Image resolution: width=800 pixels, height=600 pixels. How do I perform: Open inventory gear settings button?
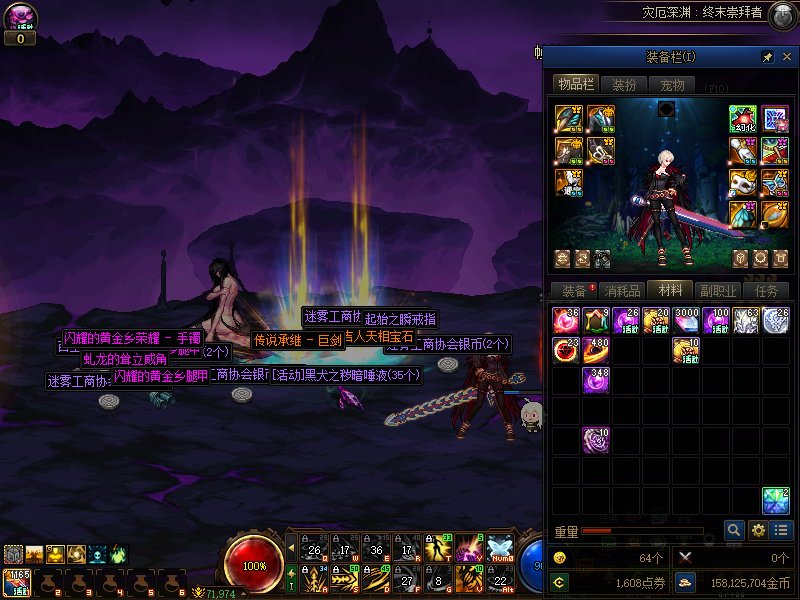759,531
